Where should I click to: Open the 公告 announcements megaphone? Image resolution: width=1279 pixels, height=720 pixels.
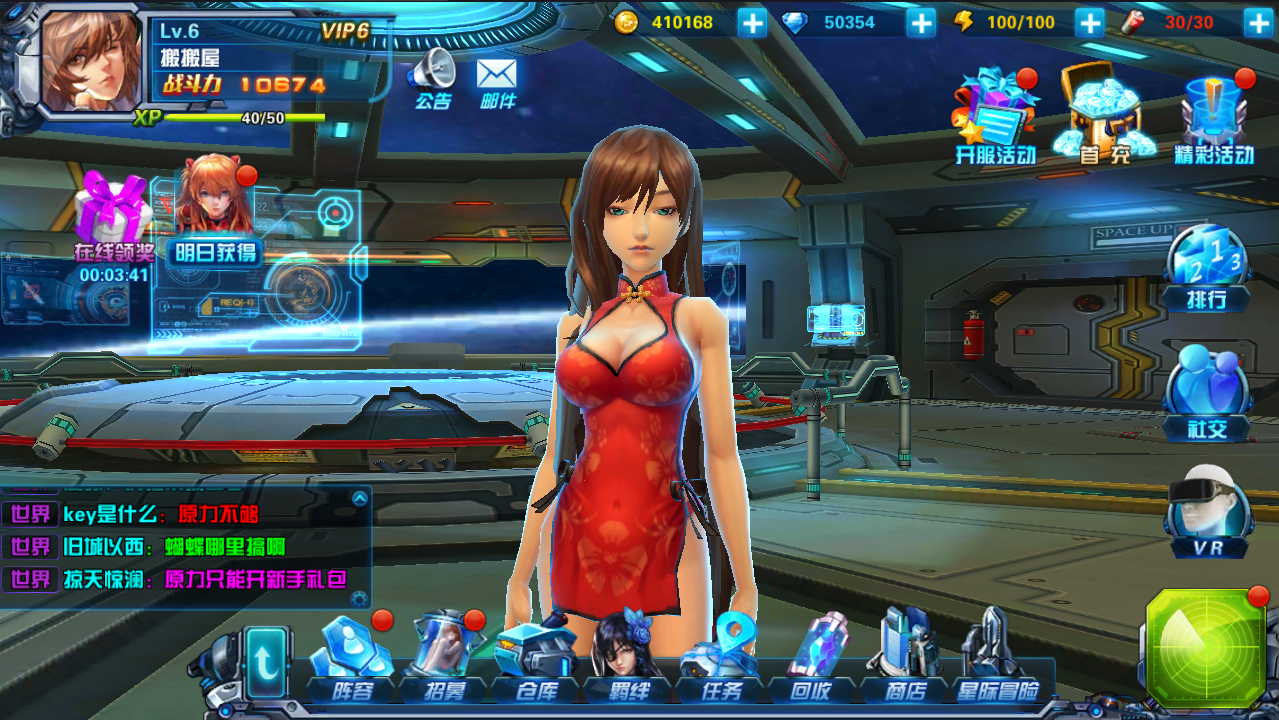point(432,77)
